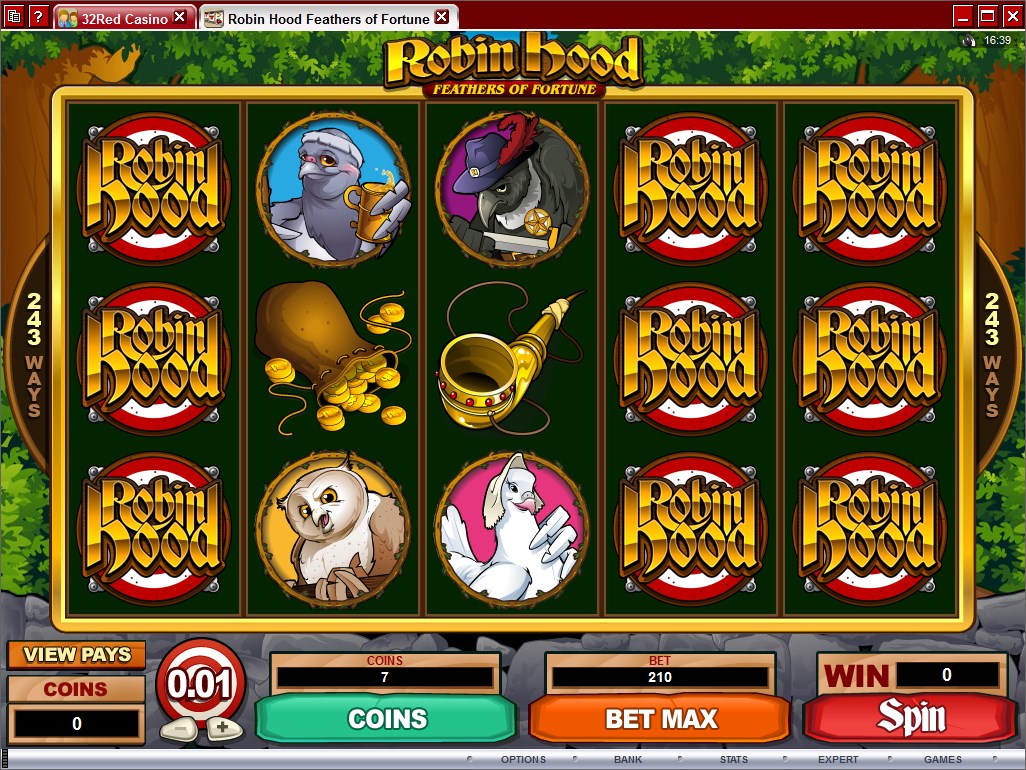Viewport: 1026px width, 770px height.
Task: Open the Options menu
Action: point(523,760)
